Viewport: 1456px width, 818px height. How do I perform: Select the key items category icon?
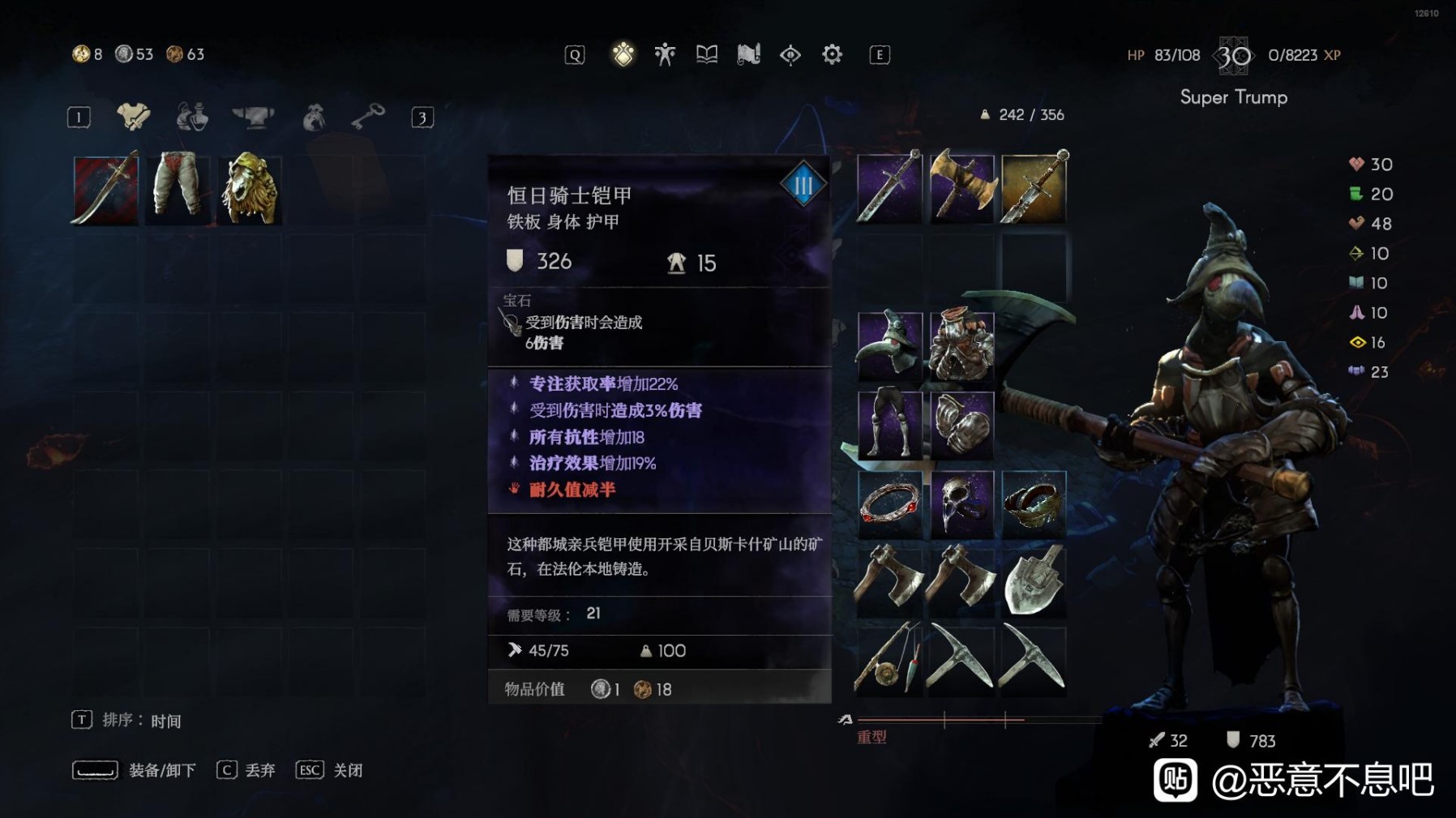pyautogui.click(x=367, y=116)
